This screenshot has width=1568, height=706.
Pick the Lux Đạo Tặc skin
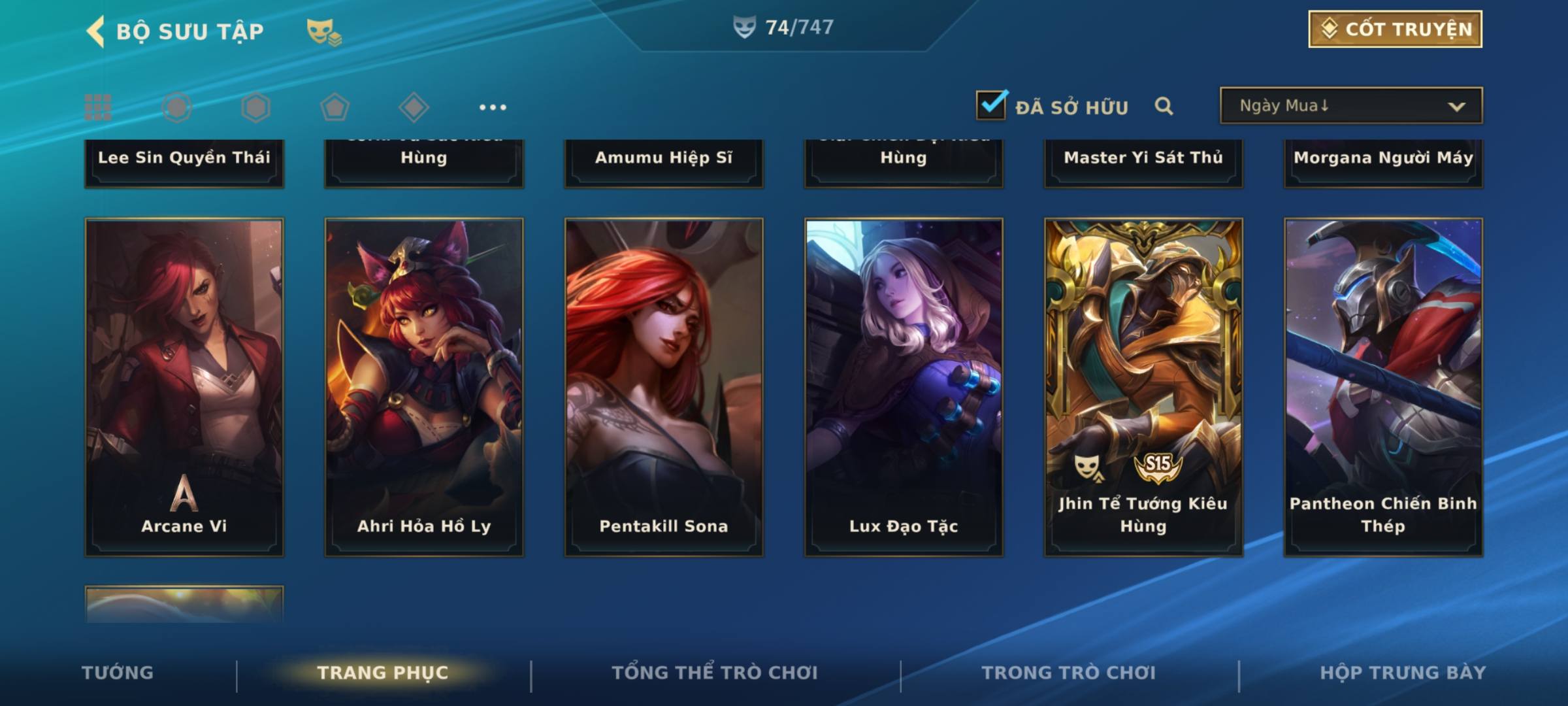(904, 387)
